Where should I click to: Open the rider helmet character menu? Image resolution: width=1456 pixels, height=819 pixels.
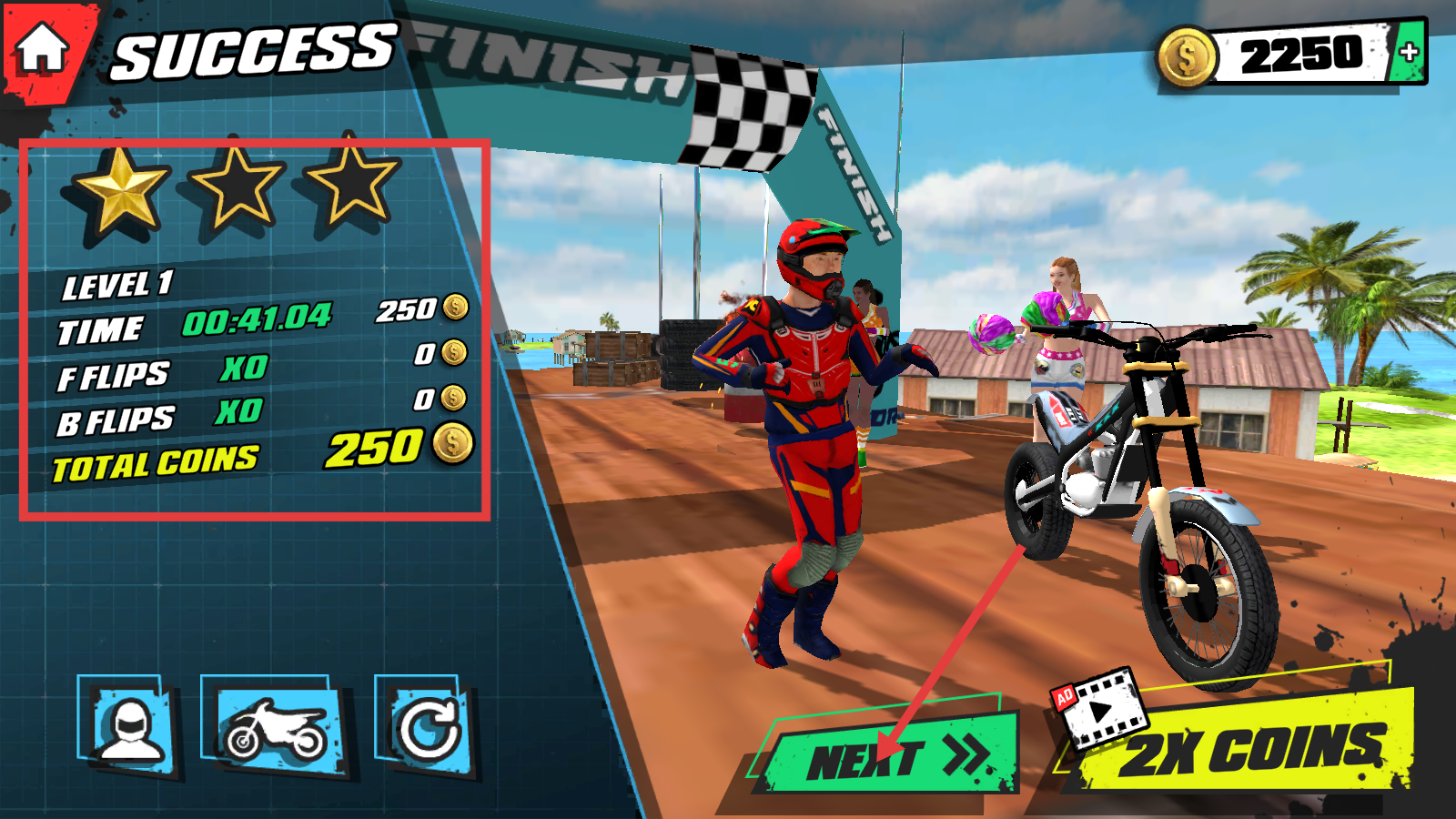click(130, 726)
